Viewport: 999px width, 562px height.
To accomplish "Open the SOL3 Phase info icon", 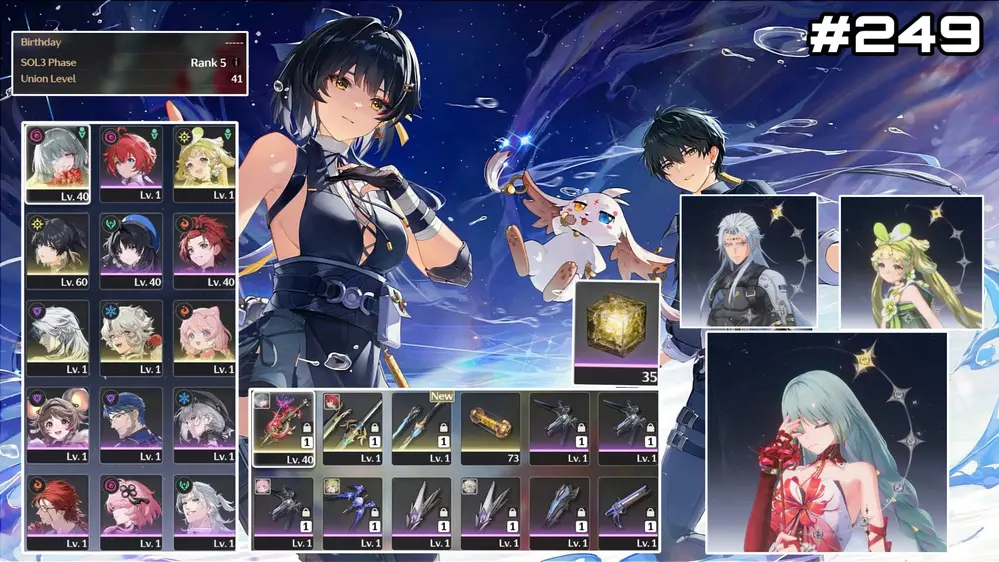I will pos(236,62).
